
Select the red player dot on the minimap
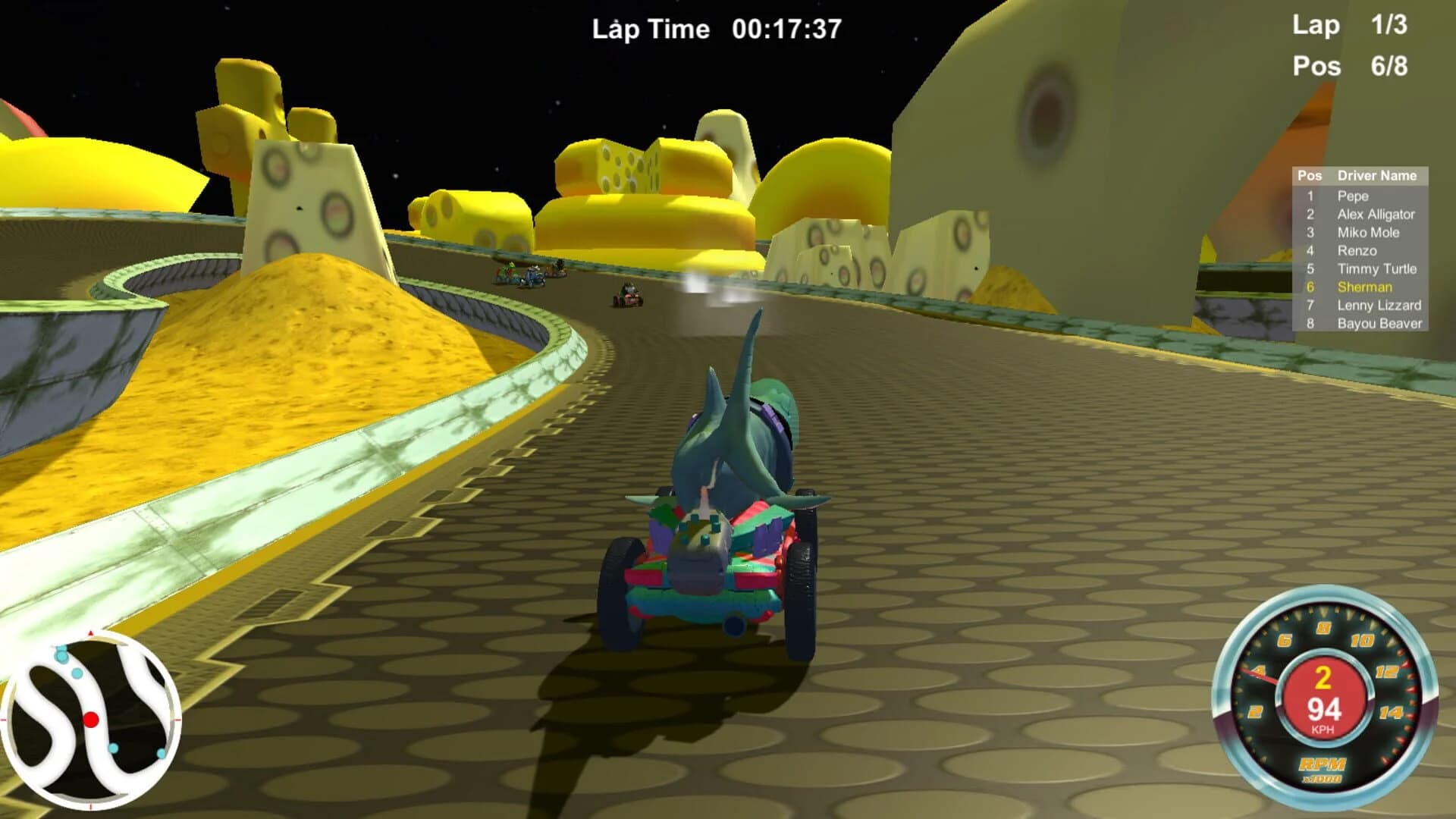(91, 720)
